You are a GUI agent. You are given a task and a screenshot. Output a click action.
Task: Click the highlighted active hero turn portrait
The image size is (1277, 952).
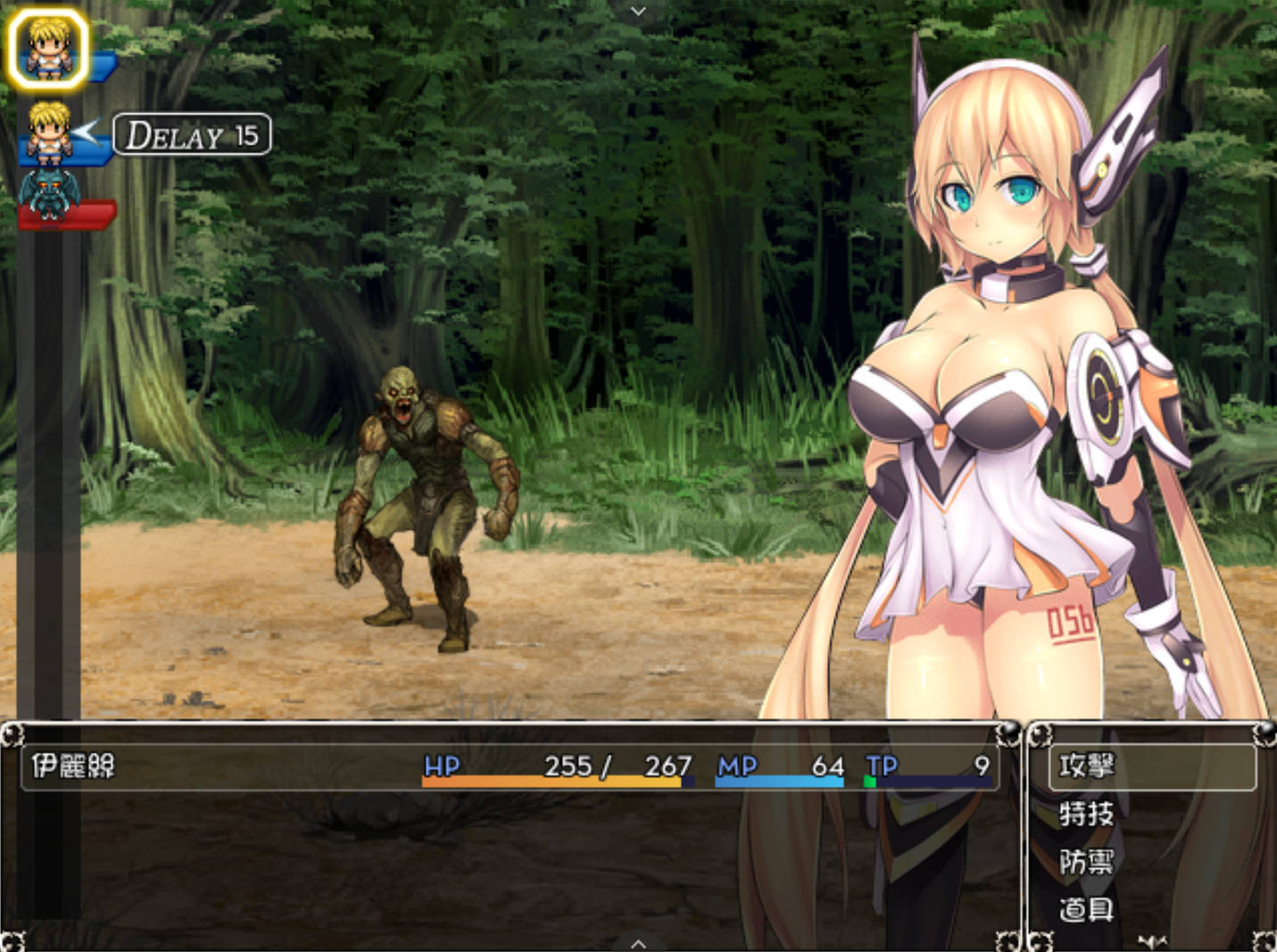click(x=48, y=48)
